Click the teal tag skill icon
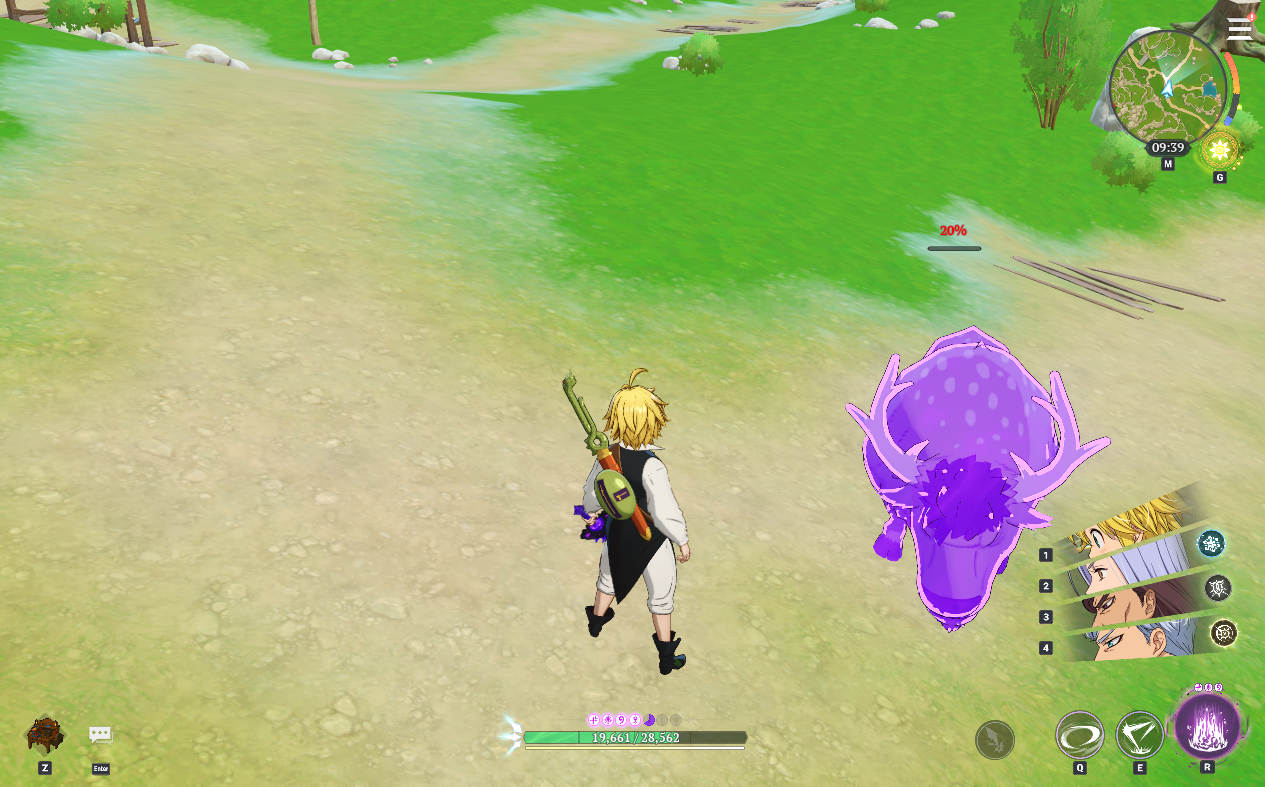The width and height of the screenshot is (1265, 787). 1211,543
